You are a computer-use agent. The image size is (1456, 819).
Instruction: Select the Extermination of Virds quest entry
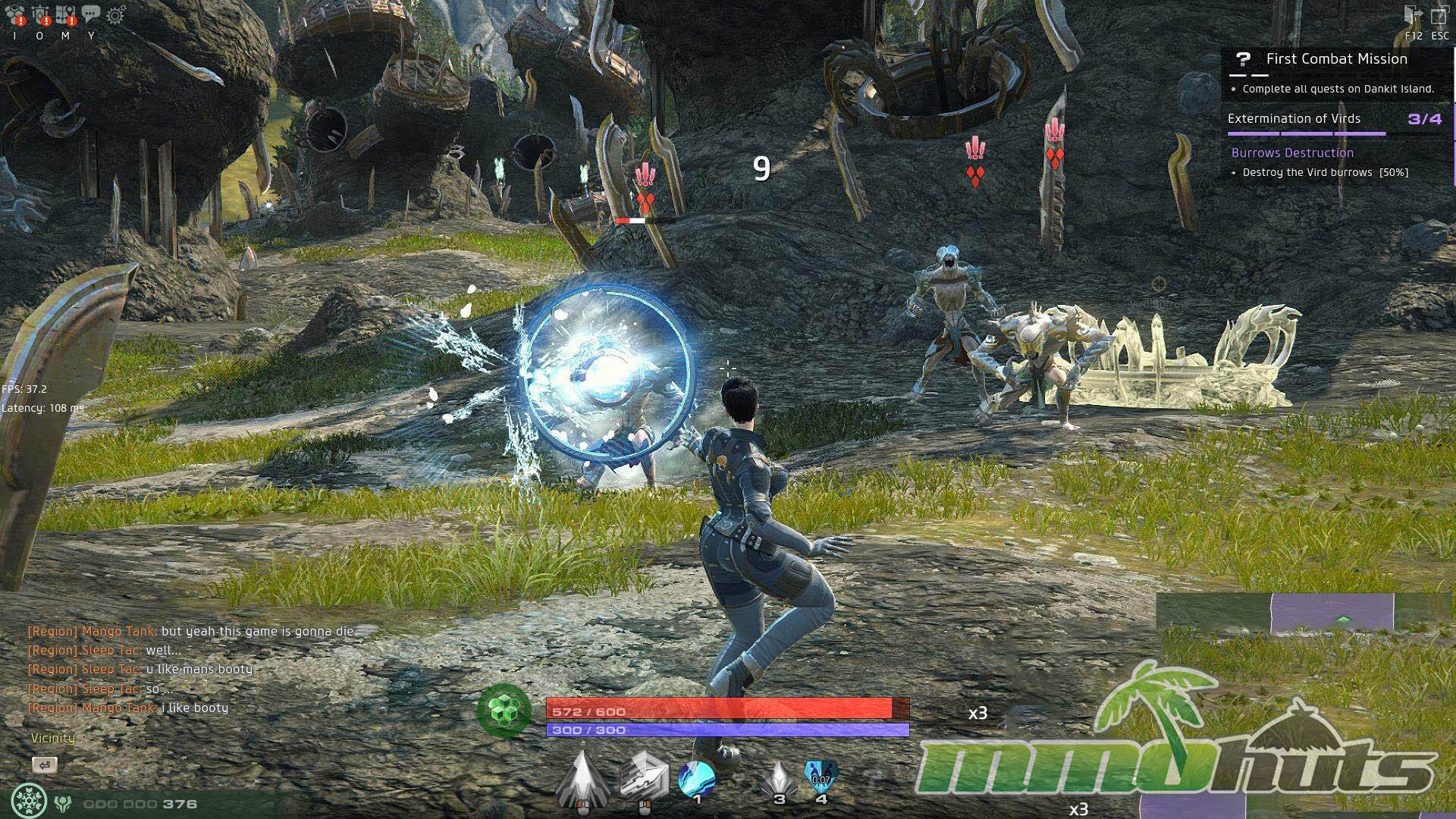[1294, 119]
